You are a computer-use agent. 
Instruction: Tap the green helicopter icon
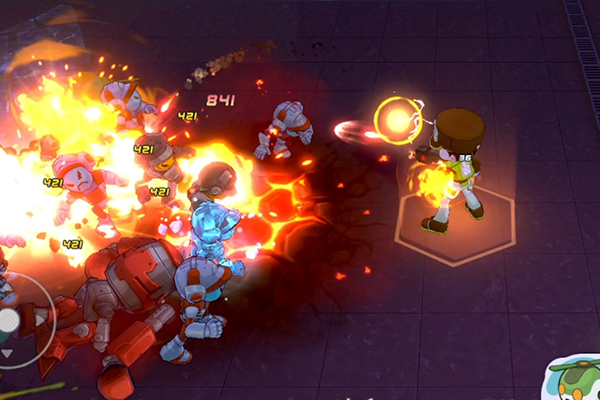tap(576, 379)
